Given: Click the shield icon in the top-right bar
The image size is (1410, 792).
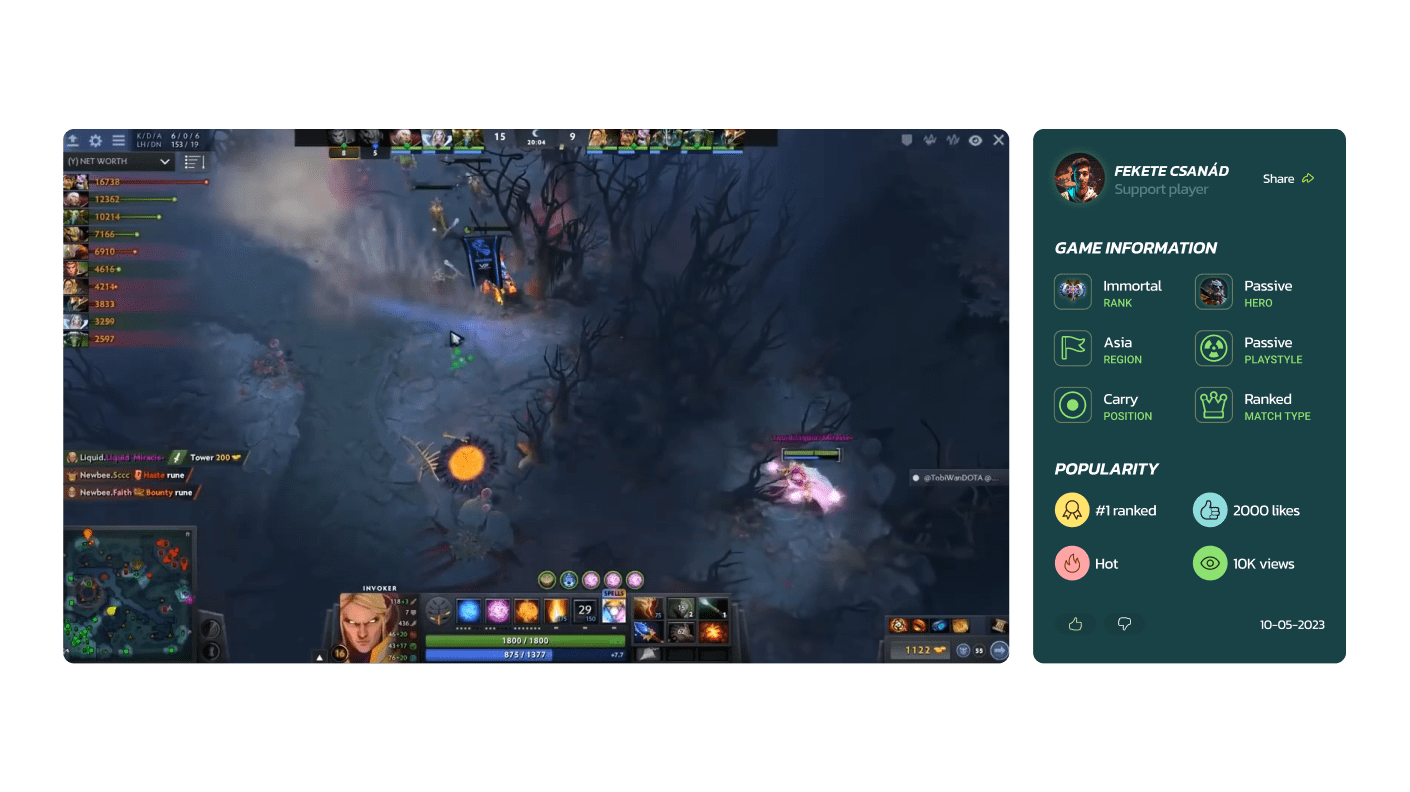Looking at the screenshot, I should pyautogui.click(x=907, y=140).
